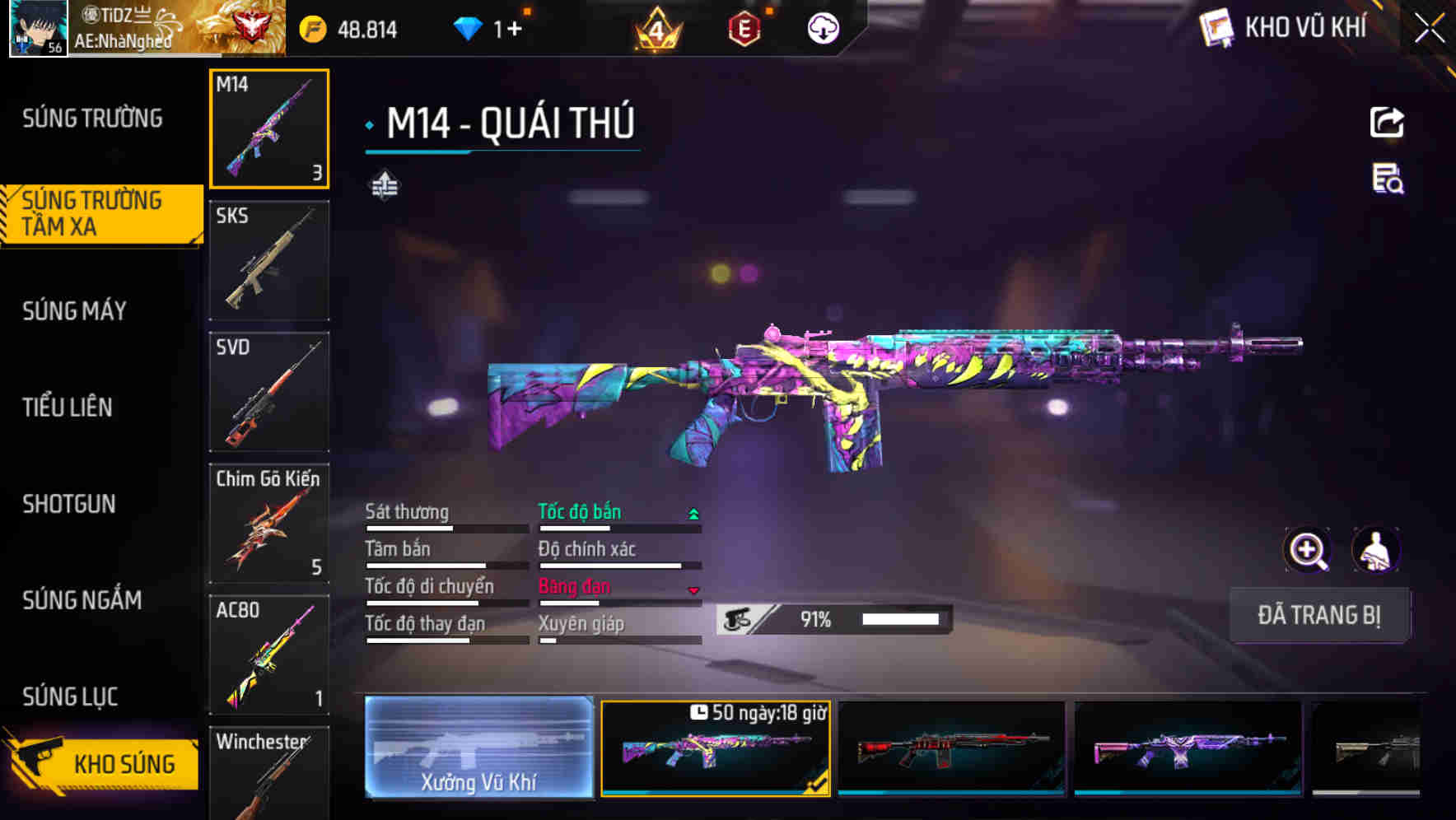This screenshot has height=820, width=1456.
Task: Zoom in with the magnifier icon
Action: (x=1308, y=550)
